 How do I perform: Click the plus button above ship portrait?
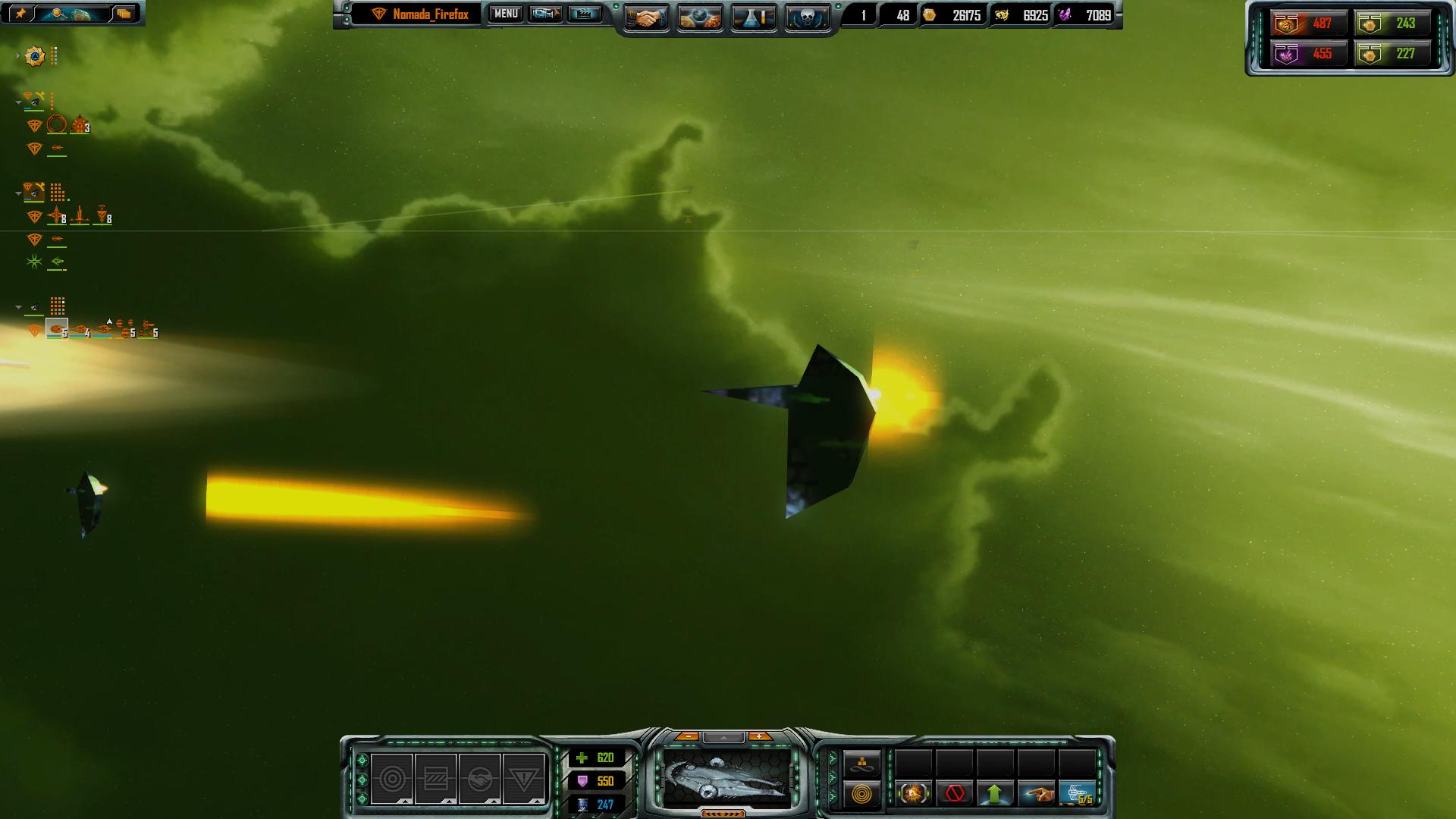[x=759, y=736]
